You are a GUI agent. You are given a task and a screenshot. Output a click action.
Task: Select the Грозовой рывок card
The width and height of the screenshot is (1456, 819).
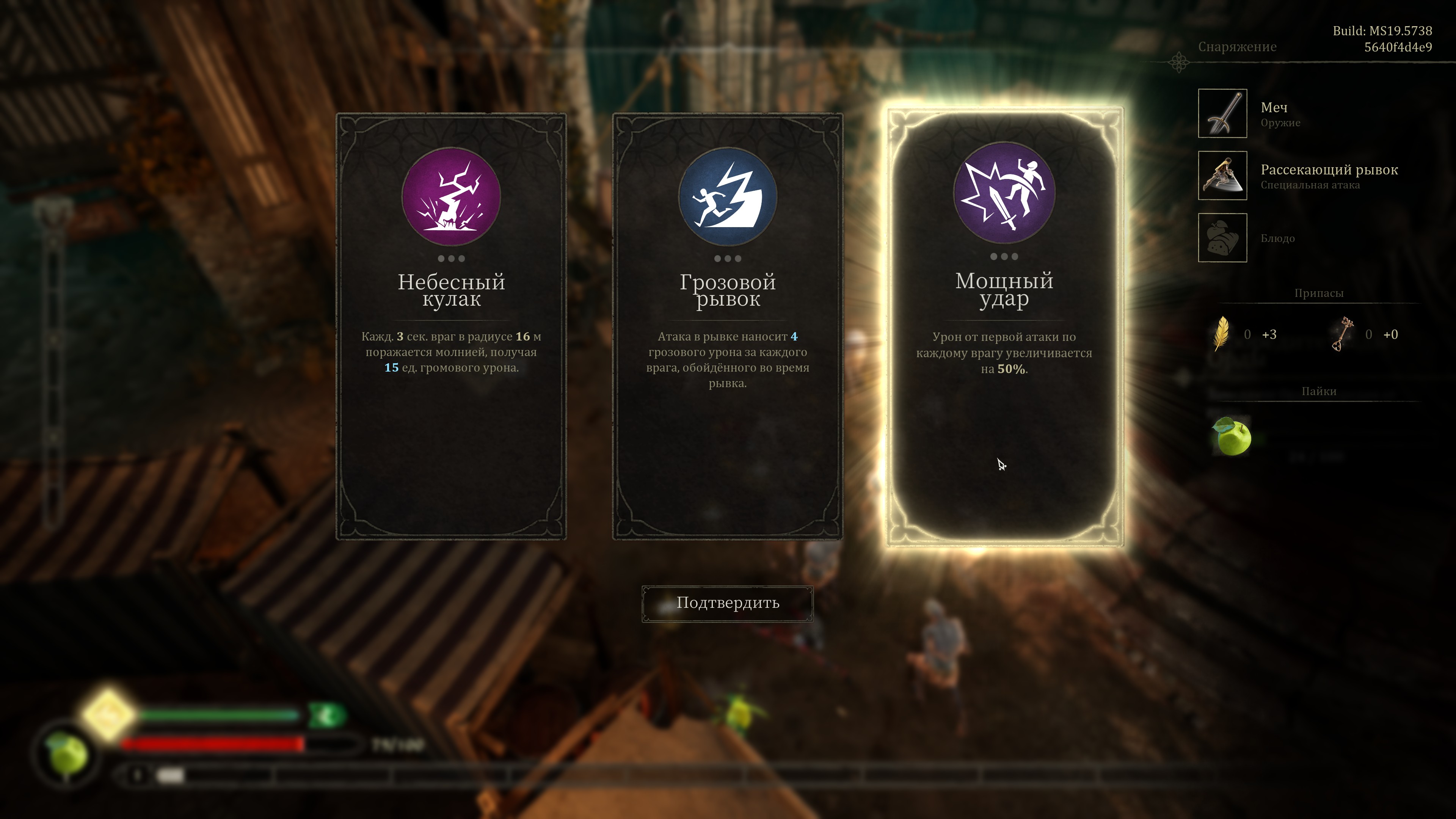click(728, 326)
